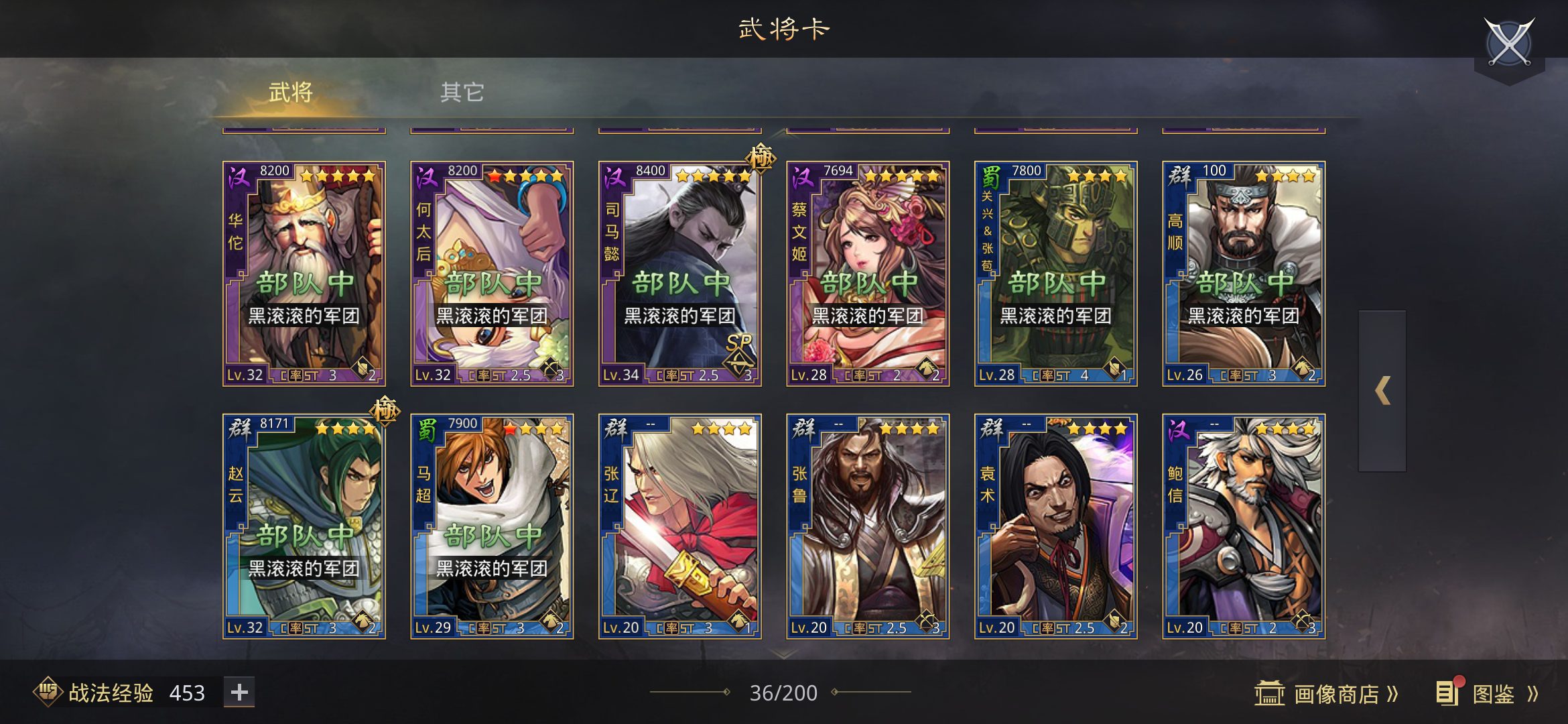
Task: Open the 袁术 general card
Action: pos(1055,526)
